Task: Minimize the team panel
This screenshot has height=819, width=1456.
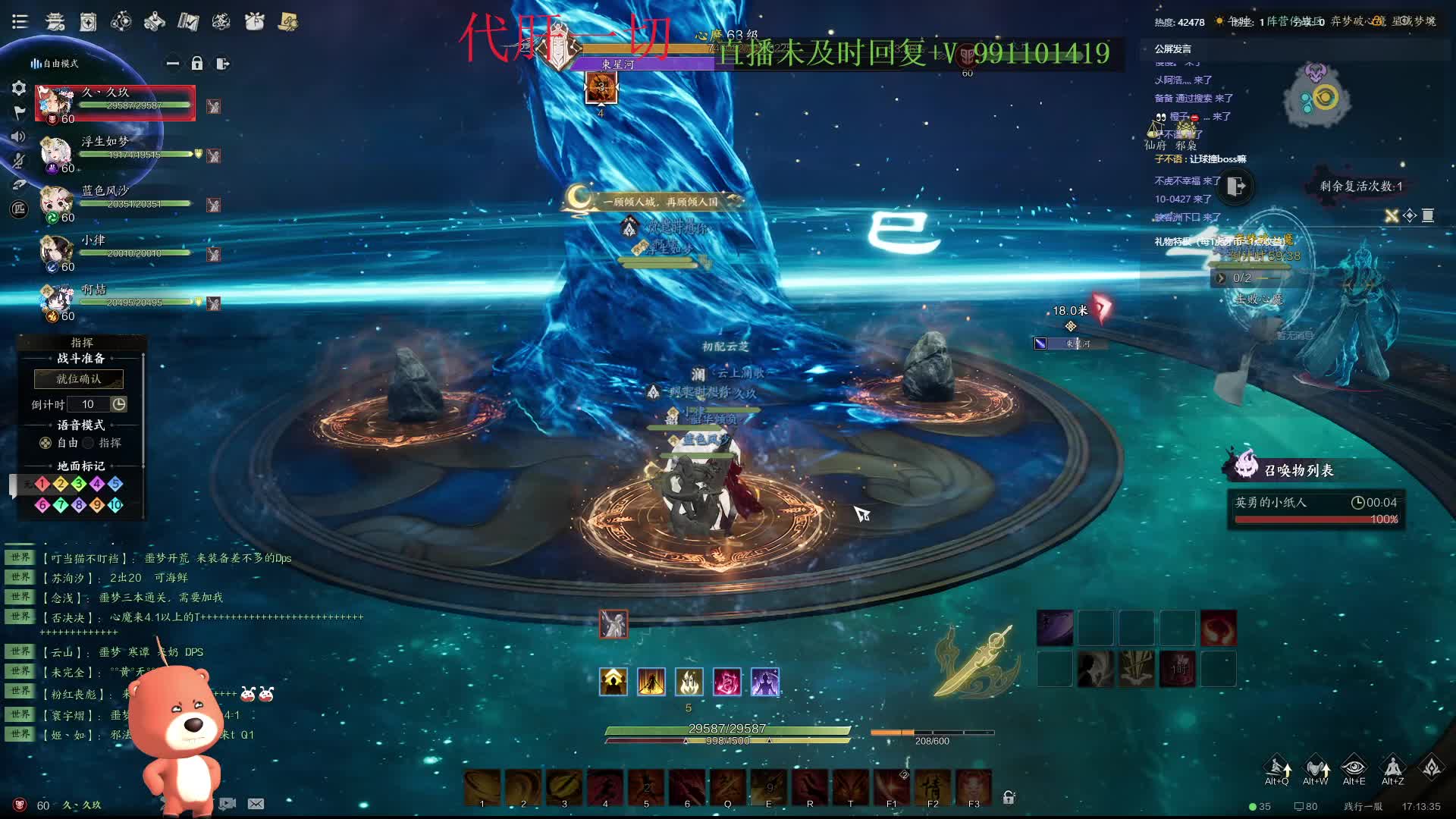Action: click(x=173, y=64)
